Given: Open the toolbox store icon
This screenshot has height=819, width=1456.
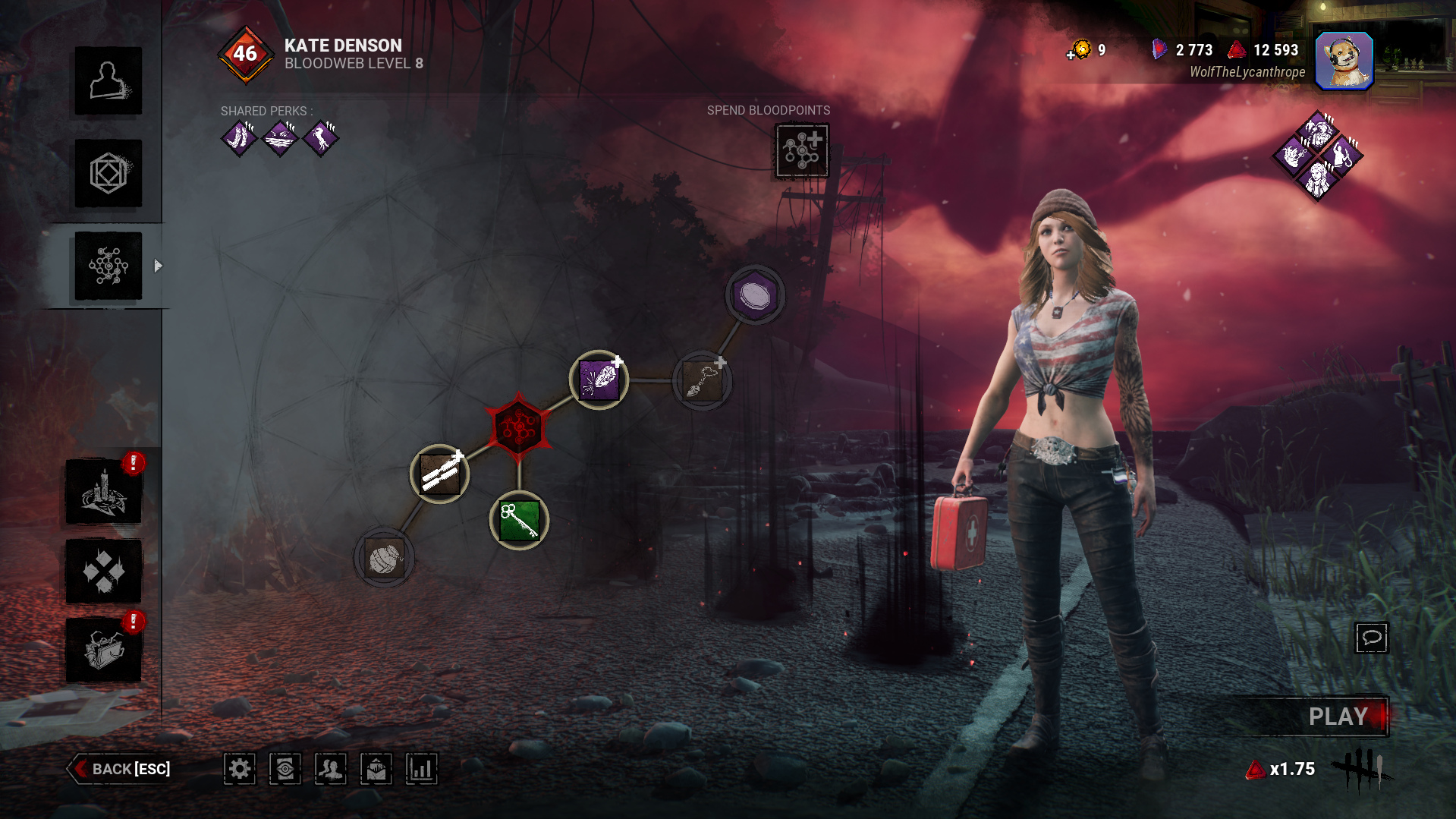Looking at the screenshot, I should tap(104, 650).
